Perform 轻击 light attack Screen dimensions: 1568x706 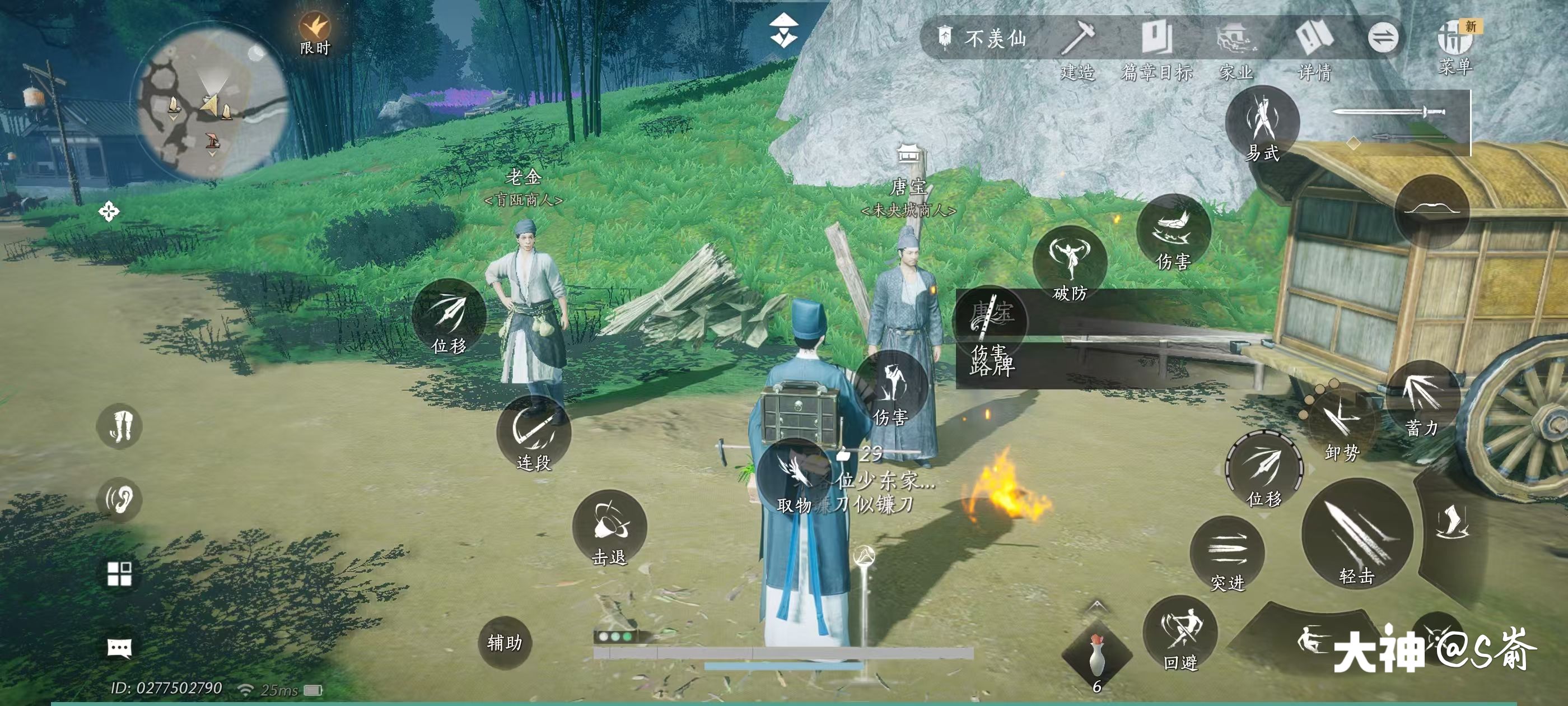[1357, 533]
